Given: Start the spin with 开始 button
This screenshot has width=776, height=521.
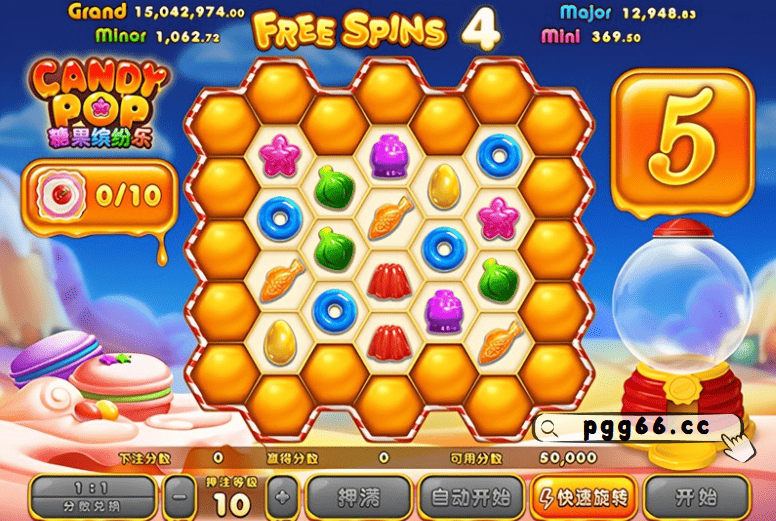Looking at the screenshot, I should [x=697, y=496].
